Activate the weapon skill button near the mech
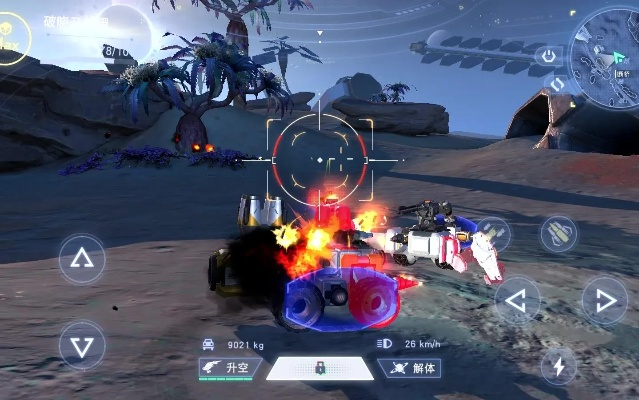This screenshot has width=639, height=400. [x=491, y=234]
